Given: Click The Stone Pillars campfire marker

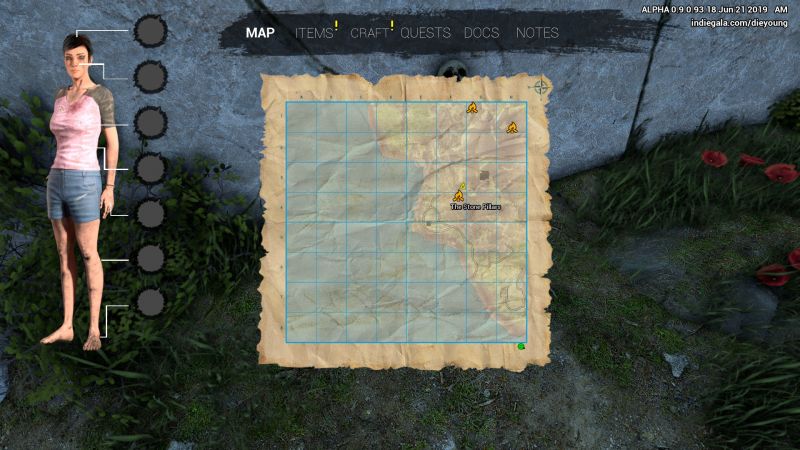Looking at the screenshot, I should 459,194.
